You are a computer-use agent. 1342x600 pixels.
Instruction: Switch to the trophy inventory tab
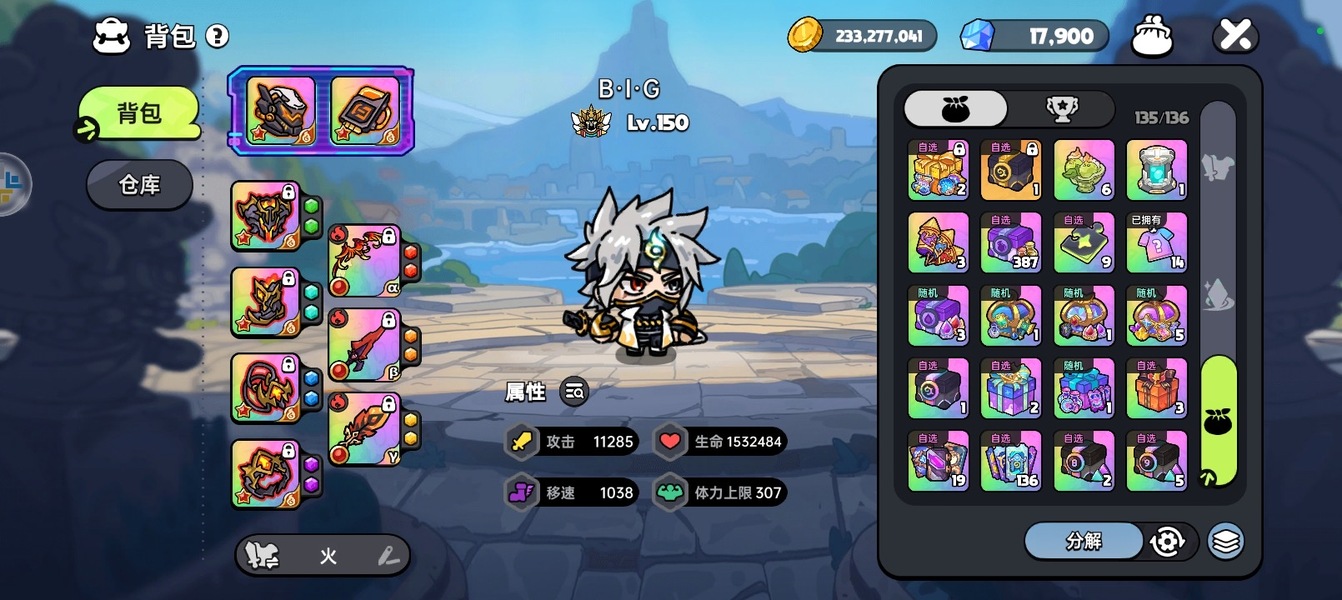[1061, 109]
